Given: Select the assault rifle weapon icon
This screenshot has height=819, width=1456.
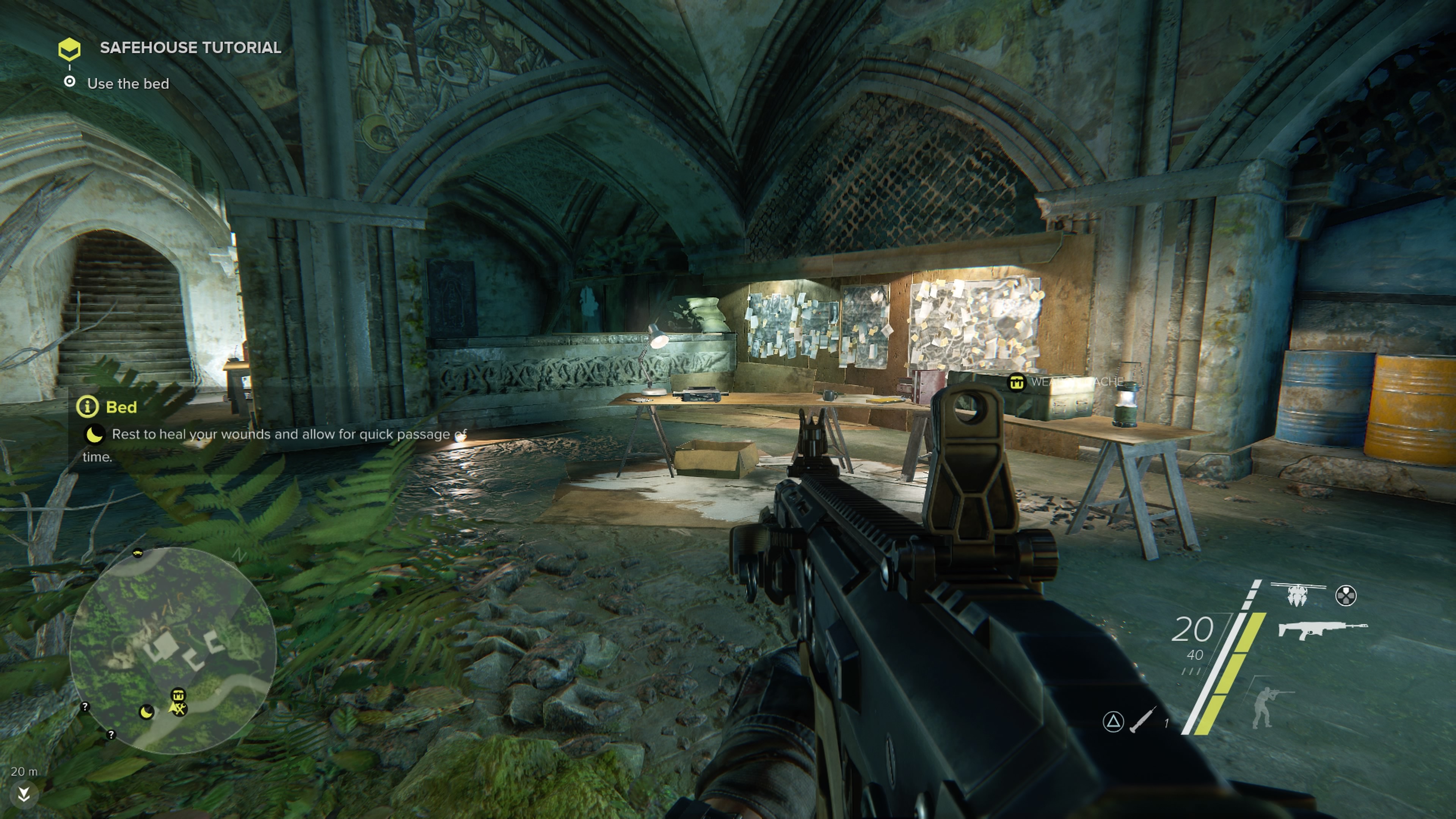Looking at the screenshot, I should (1322, 630).
